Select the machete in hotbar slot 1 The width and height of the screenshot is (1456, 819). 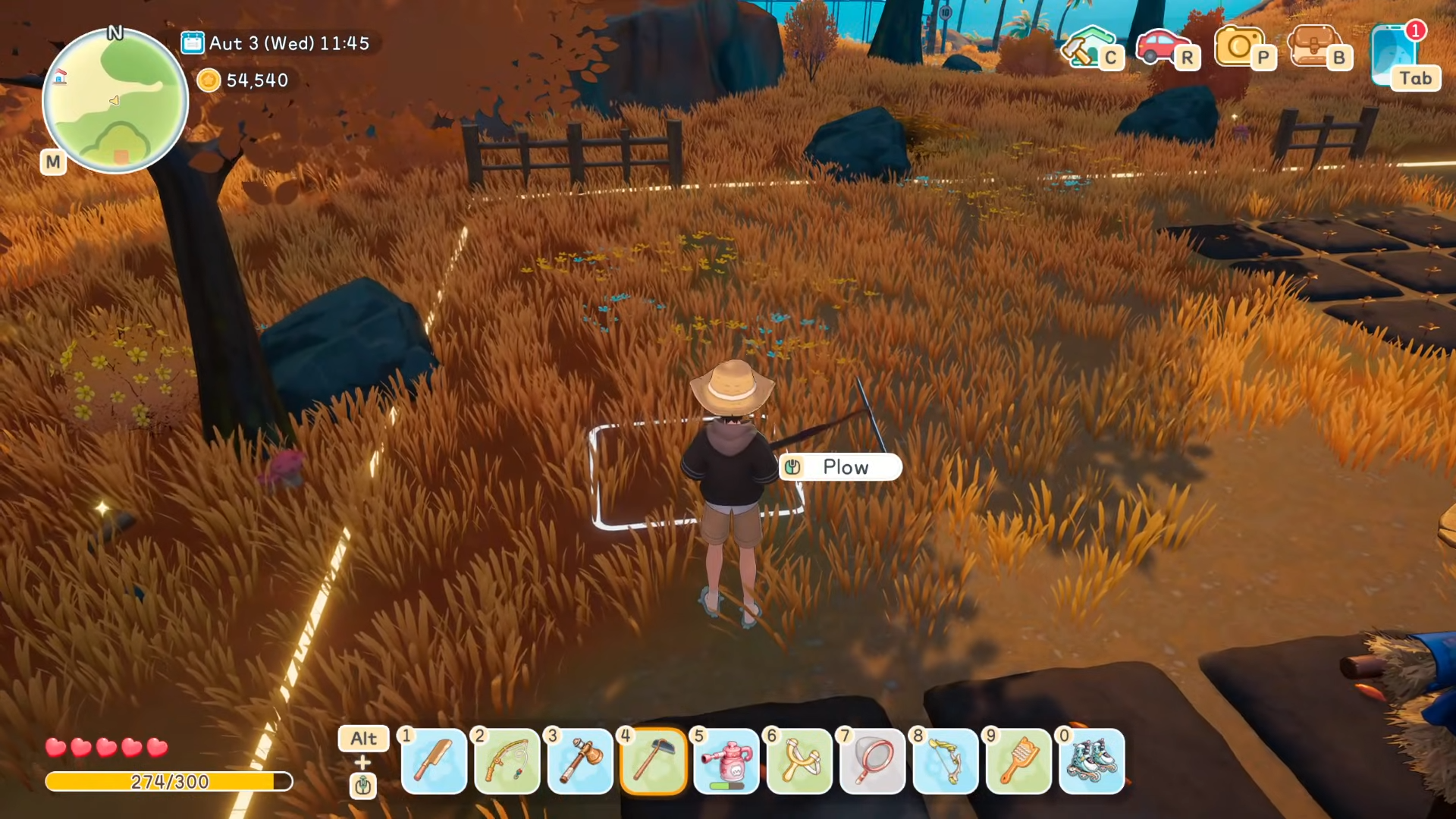(434, 761)
